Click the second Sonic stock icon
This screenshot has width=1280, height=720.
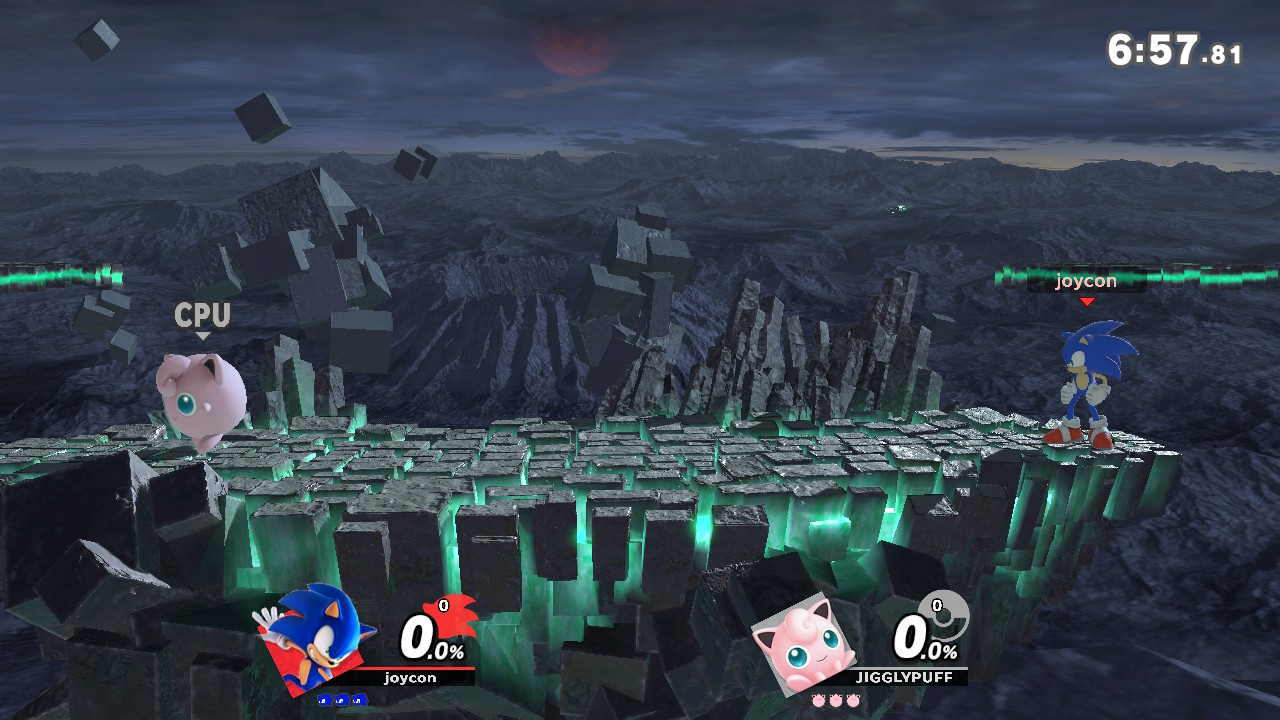click(x=341, y=699)
